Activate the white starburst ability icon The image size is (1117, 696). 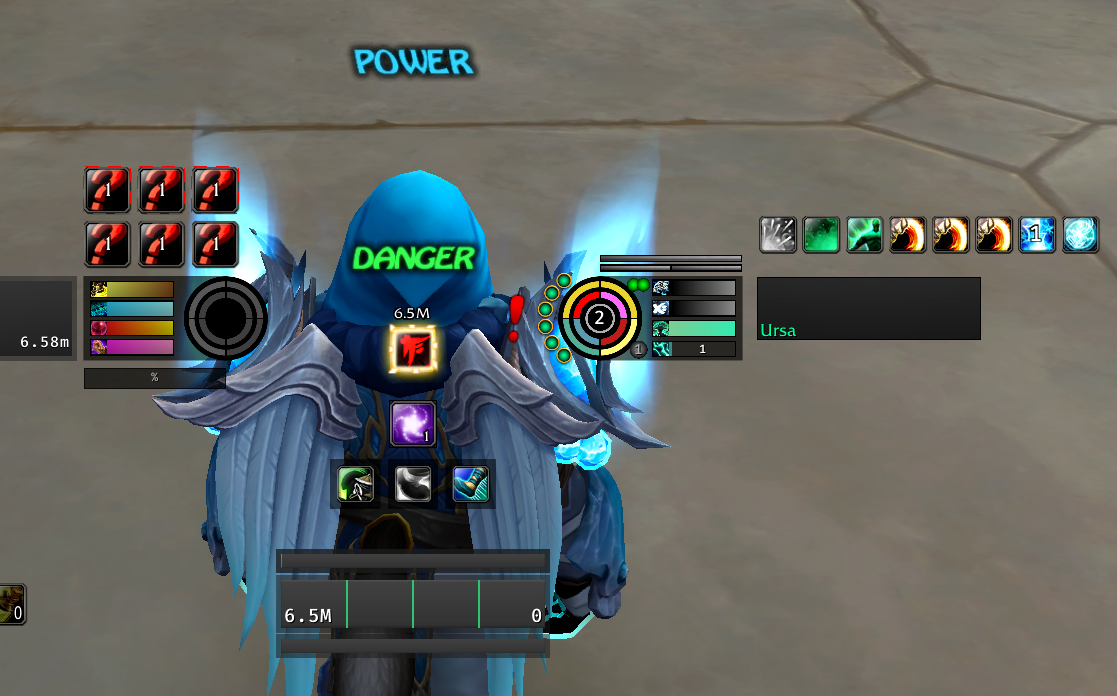point(777,235)
